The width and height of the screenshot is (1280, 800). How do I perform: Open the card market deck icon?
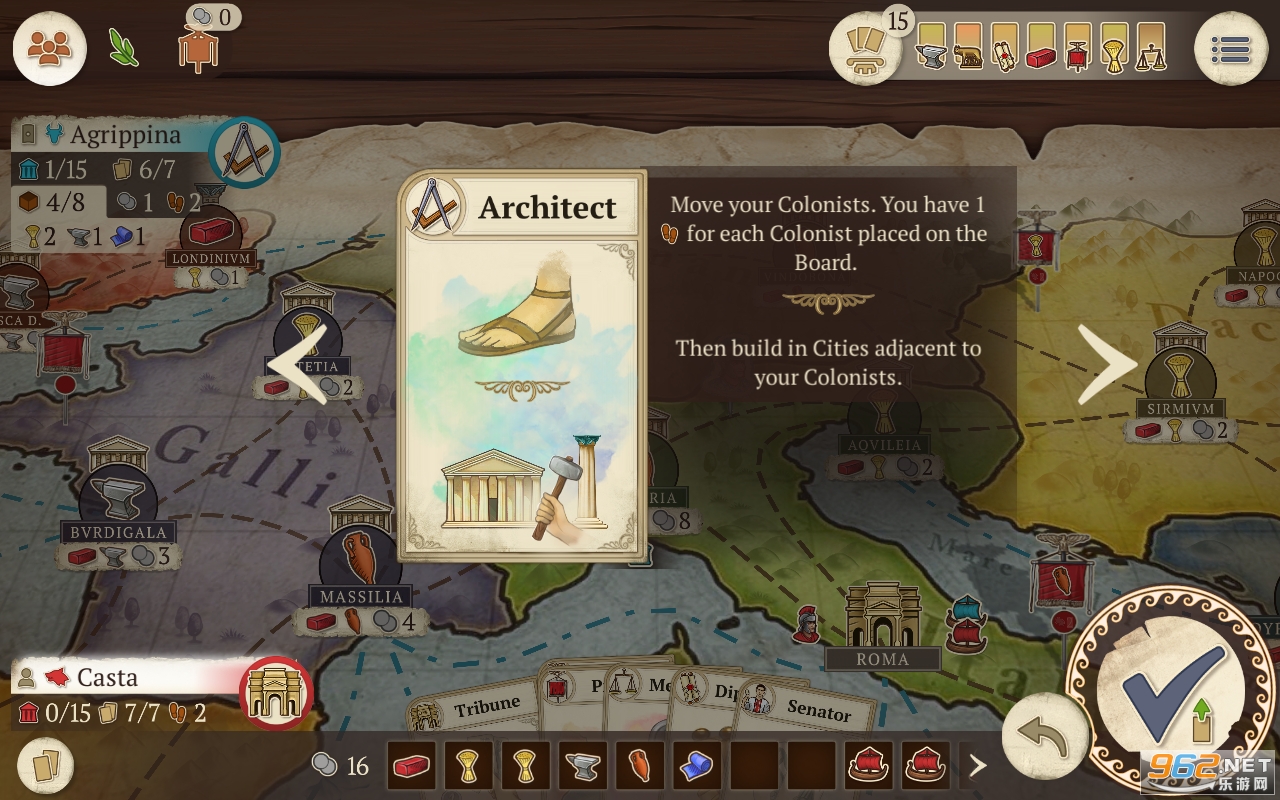[x=865, y=48]
